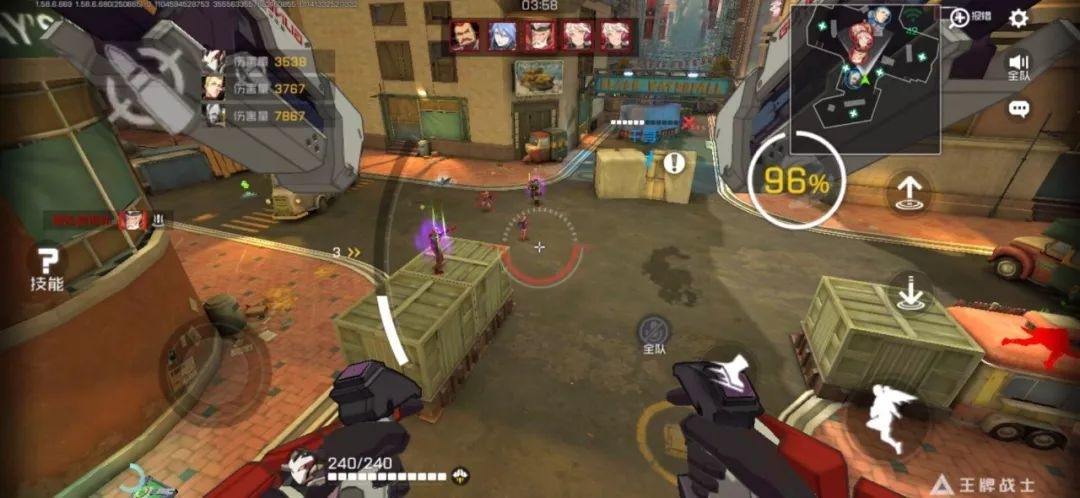Activate the descend down-arrow button

tap(909, 294)
